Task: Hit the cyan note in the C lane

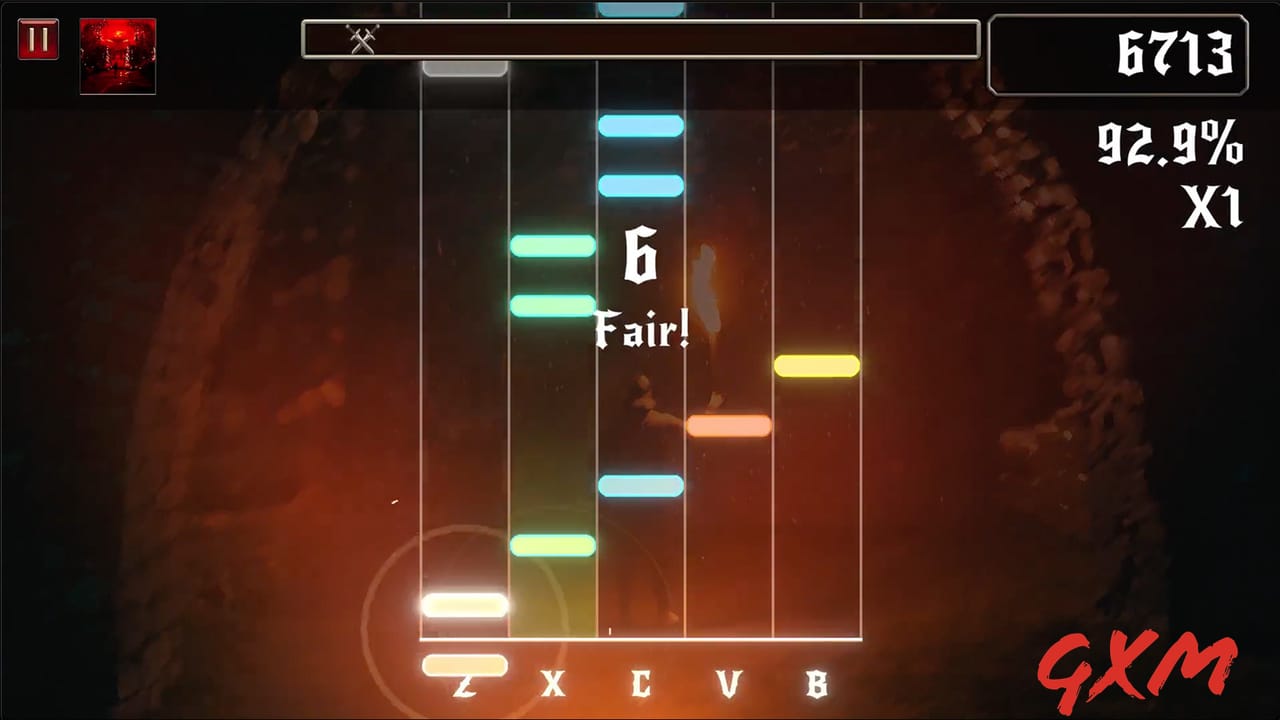Action: [640, 486]
